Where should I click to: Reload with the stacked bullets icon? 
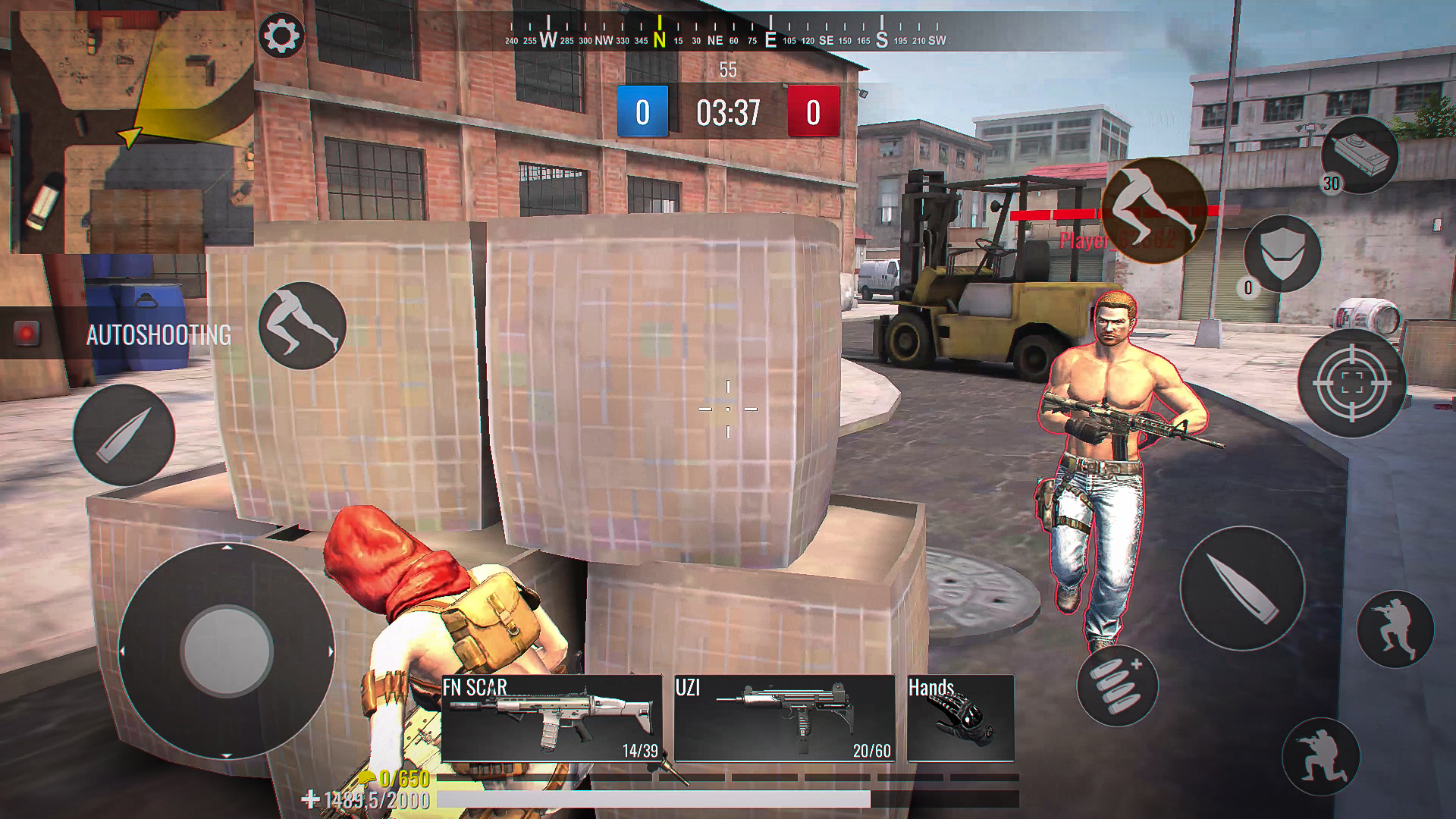[x=1116, y=686]
